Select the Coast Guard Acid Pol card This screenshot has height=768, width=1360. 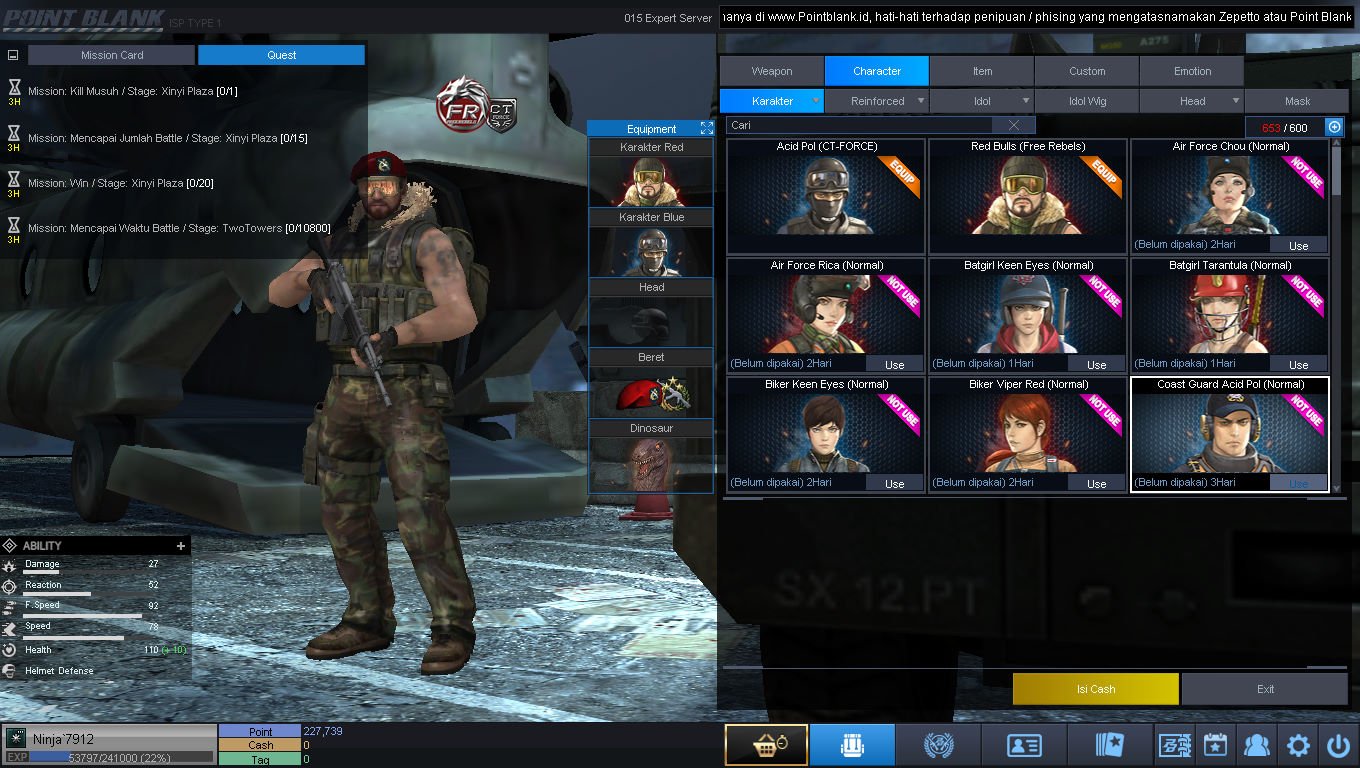point(1229,434)
